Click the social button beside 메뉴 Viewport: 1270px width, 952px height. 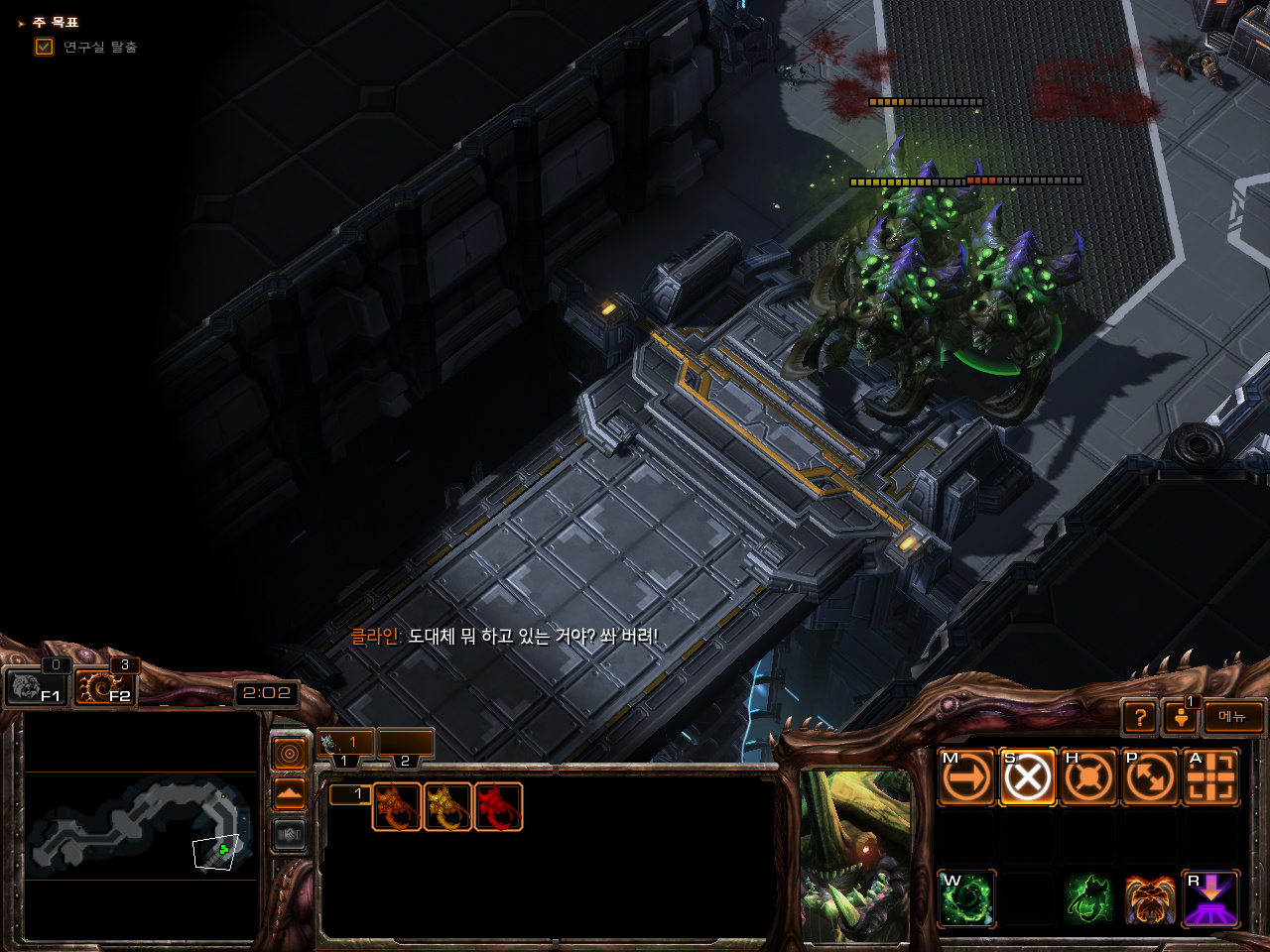1181,717
